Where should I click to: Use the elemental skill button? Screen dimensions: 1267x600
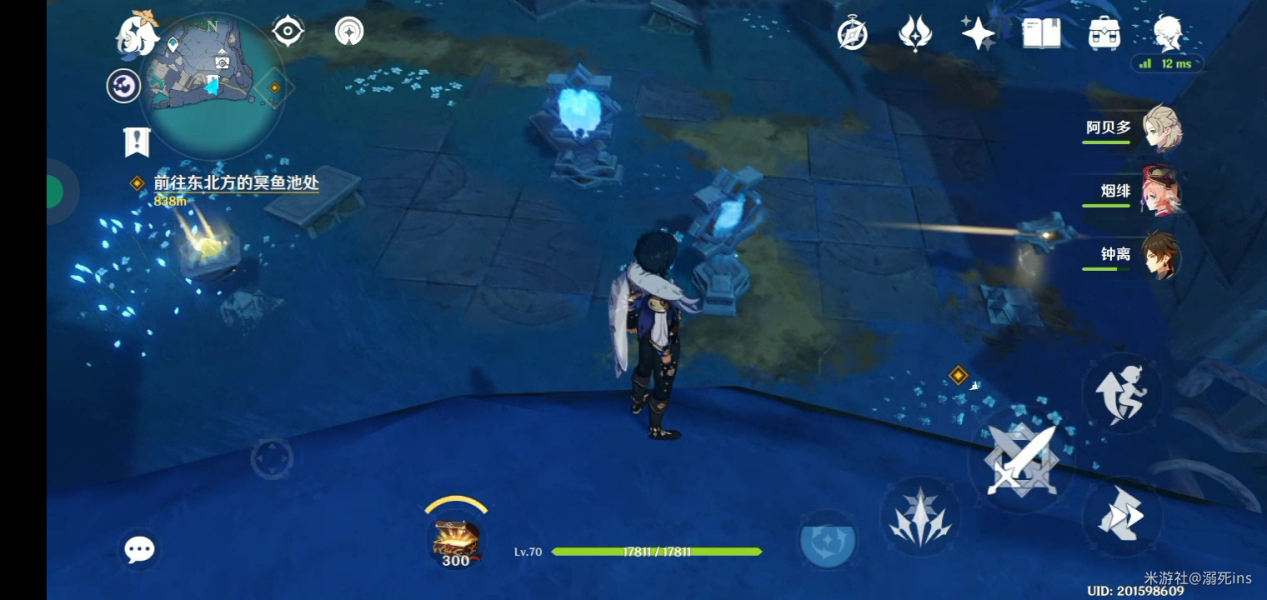(x=919, y=516)
